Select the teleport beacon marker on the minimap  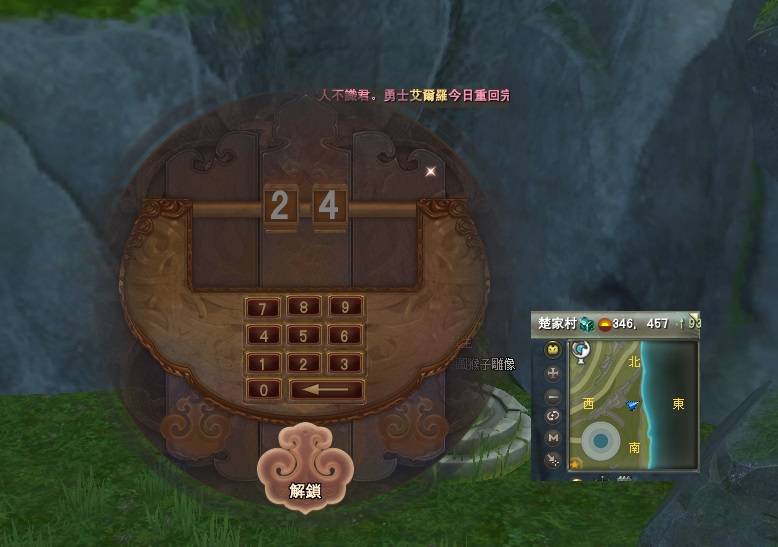[579, 352]
